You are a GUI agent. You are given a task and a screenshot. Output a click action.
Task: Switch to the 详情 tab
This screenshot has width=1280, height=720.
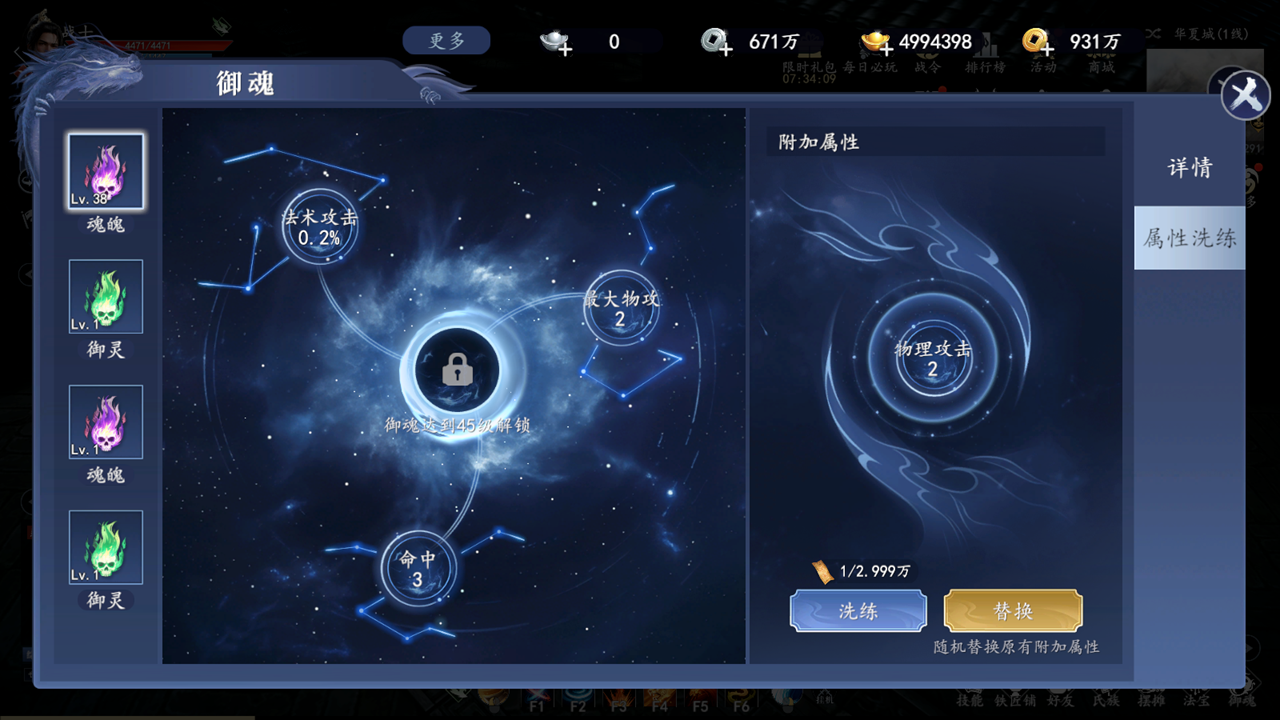coord(1189,167)
